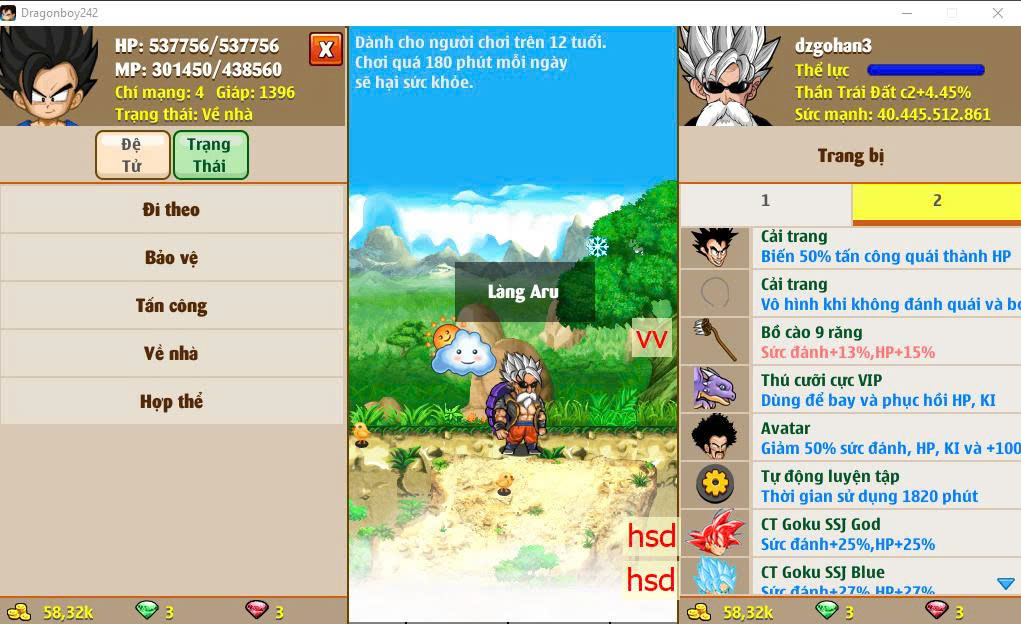
Task: Open the Trạng Thái tab
Action: click(210, 155)
